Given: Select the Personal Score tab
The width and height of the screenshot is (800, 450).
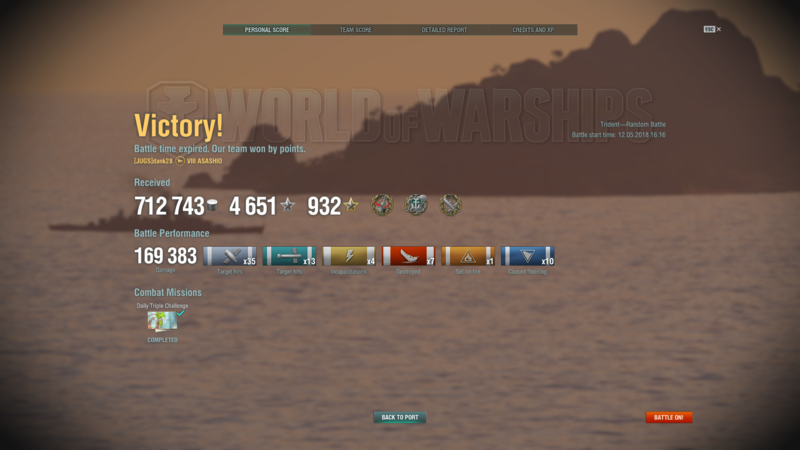Looking at the screenshot, I should click(267, 30).
